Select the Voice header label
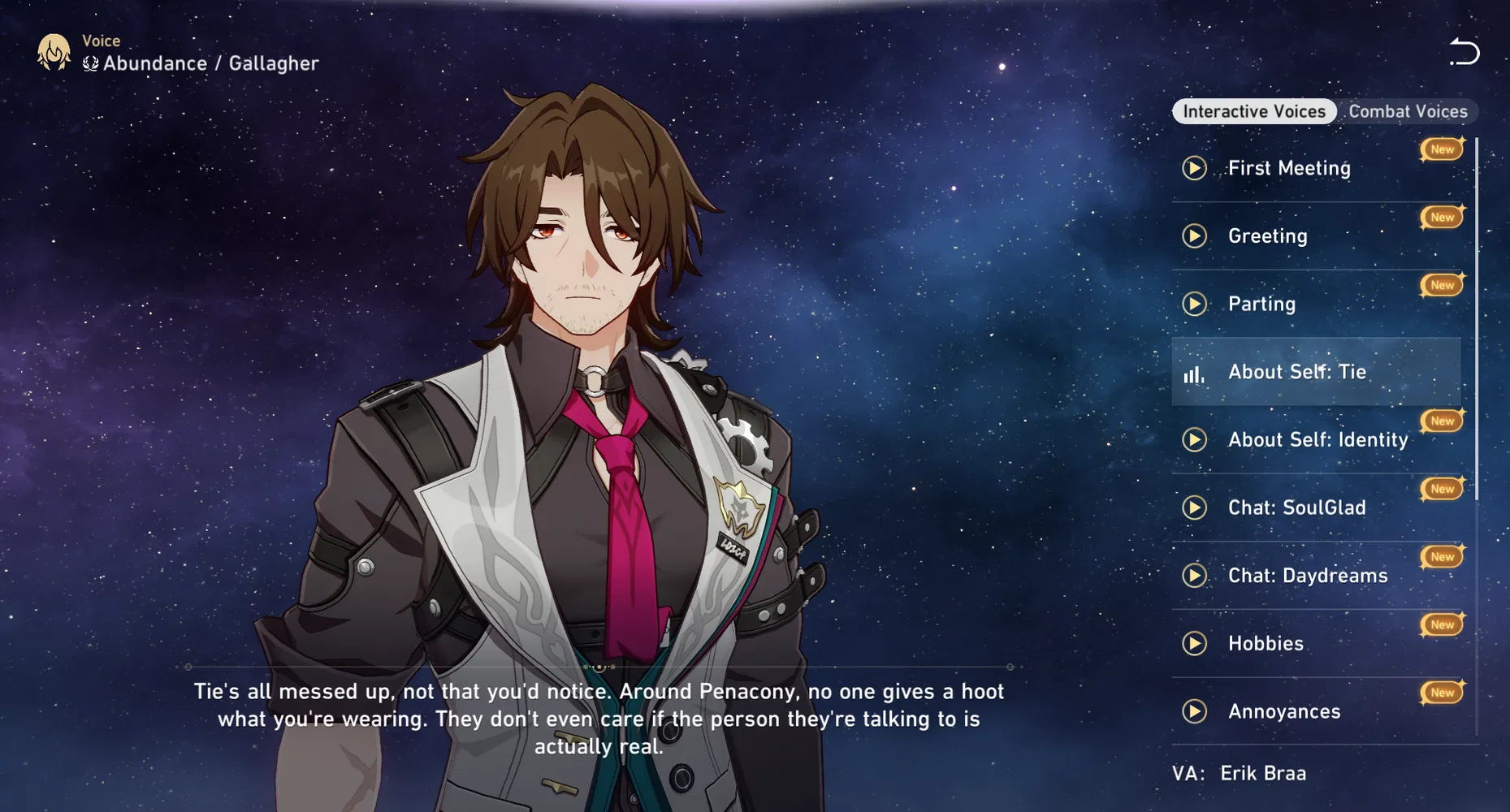The width and height of the screenshot is (1510, 812). (100, 39)
